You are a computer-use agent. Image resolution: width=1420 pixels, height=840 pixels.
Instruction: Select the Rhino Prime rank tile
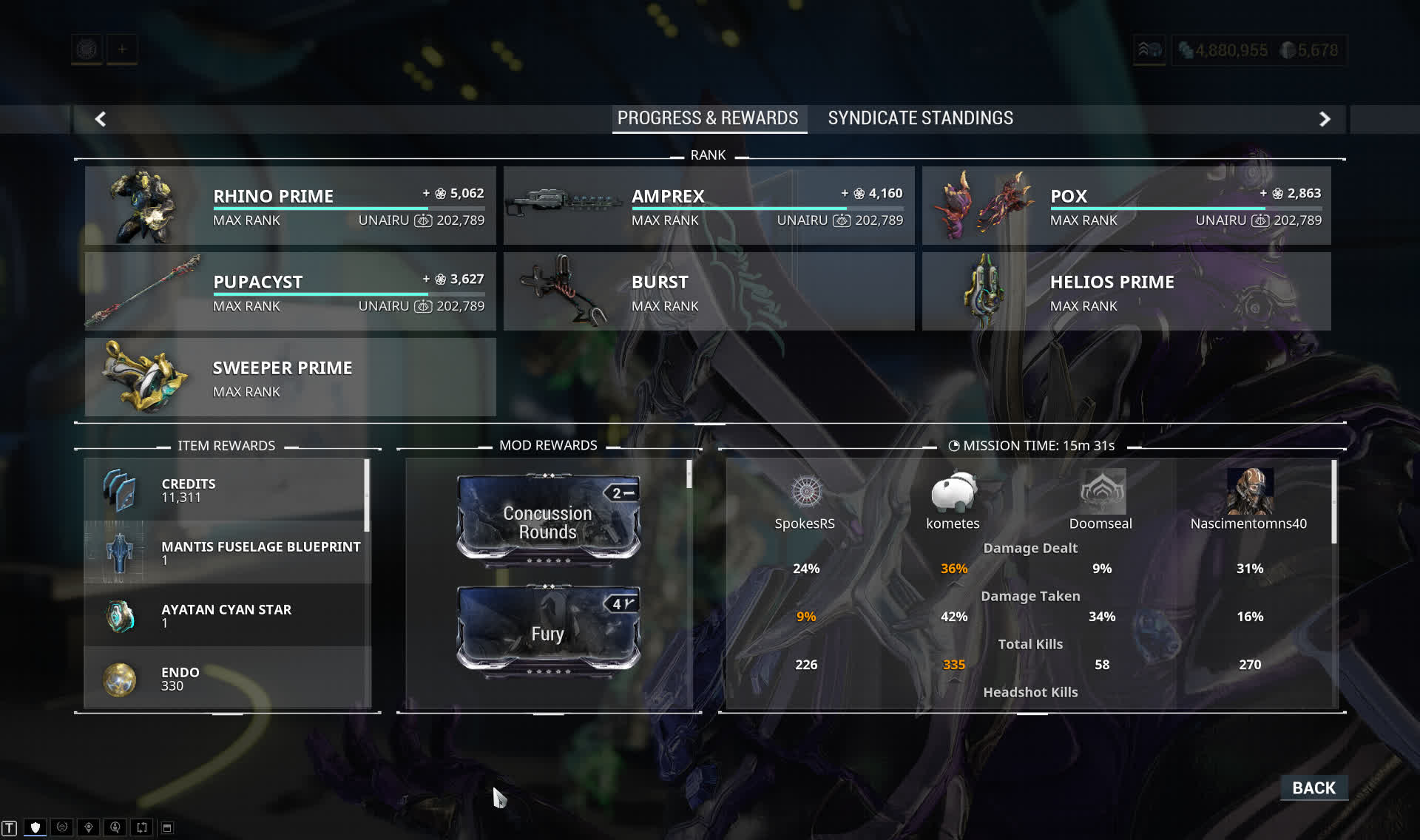[x=290, y=206]
